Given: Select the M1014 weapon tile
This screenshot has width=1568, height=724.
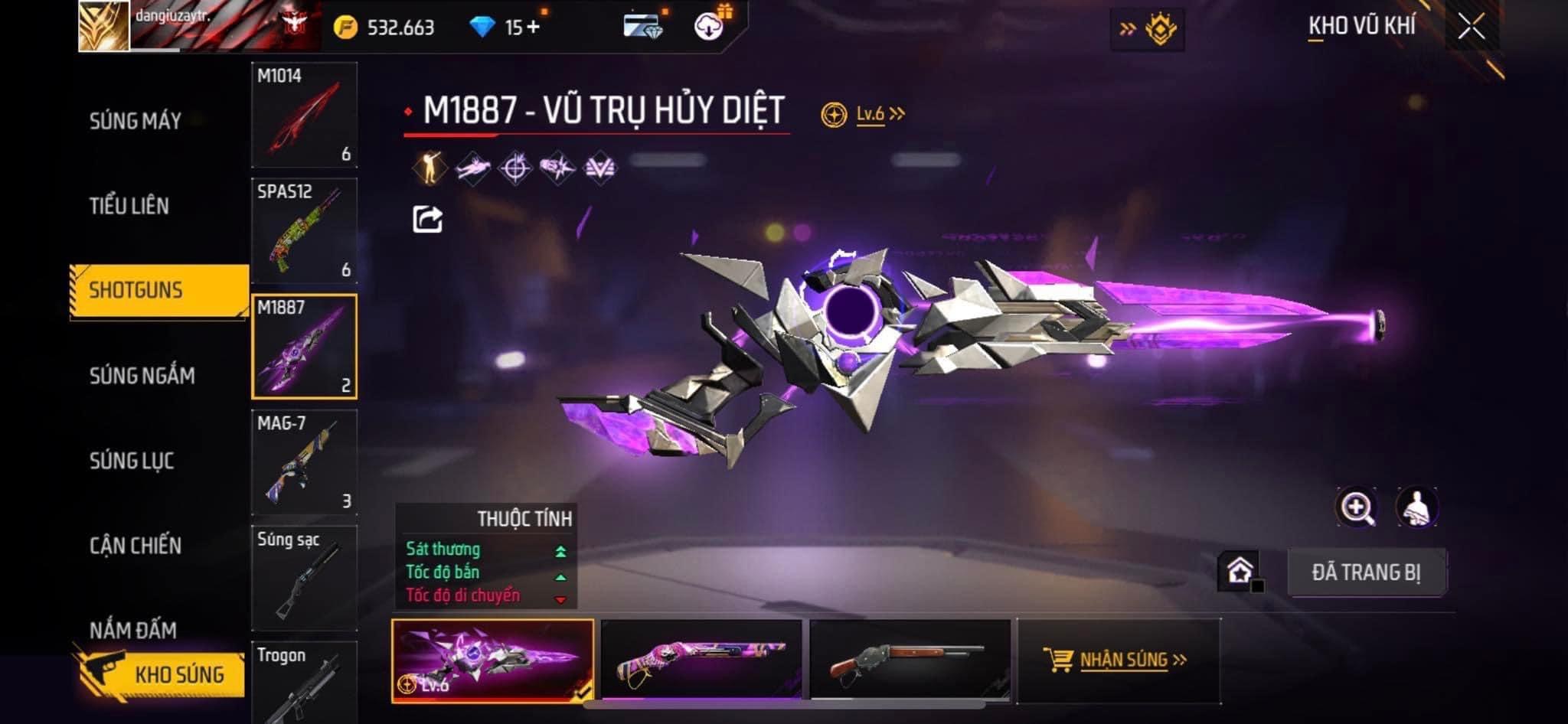Looking at the screenshot, I should pyautogui.click(x=304, y=115).
